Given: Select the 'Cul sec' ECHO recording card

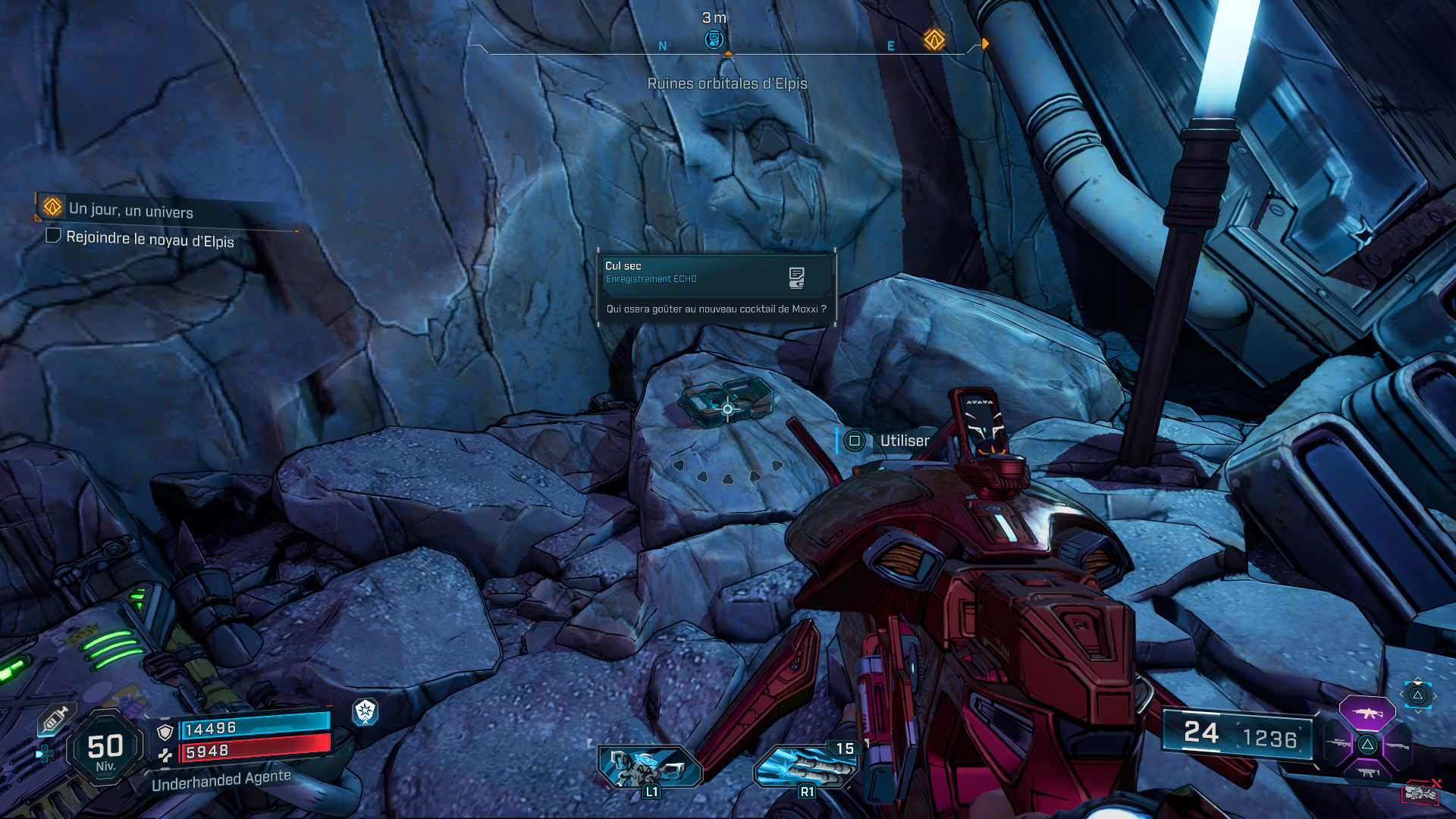Looking at the screenshot, I should (716, 288).
